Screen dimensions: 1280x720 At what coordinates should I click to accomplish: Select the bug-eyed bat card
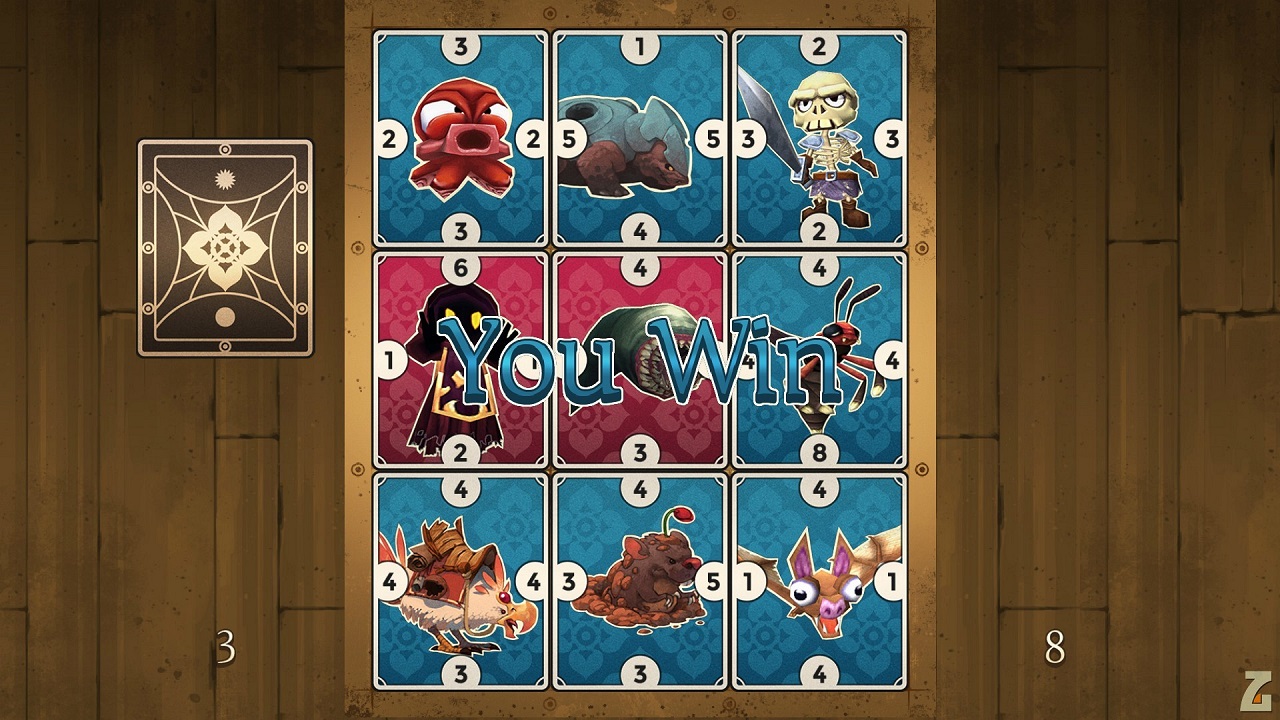pos(819,581)
